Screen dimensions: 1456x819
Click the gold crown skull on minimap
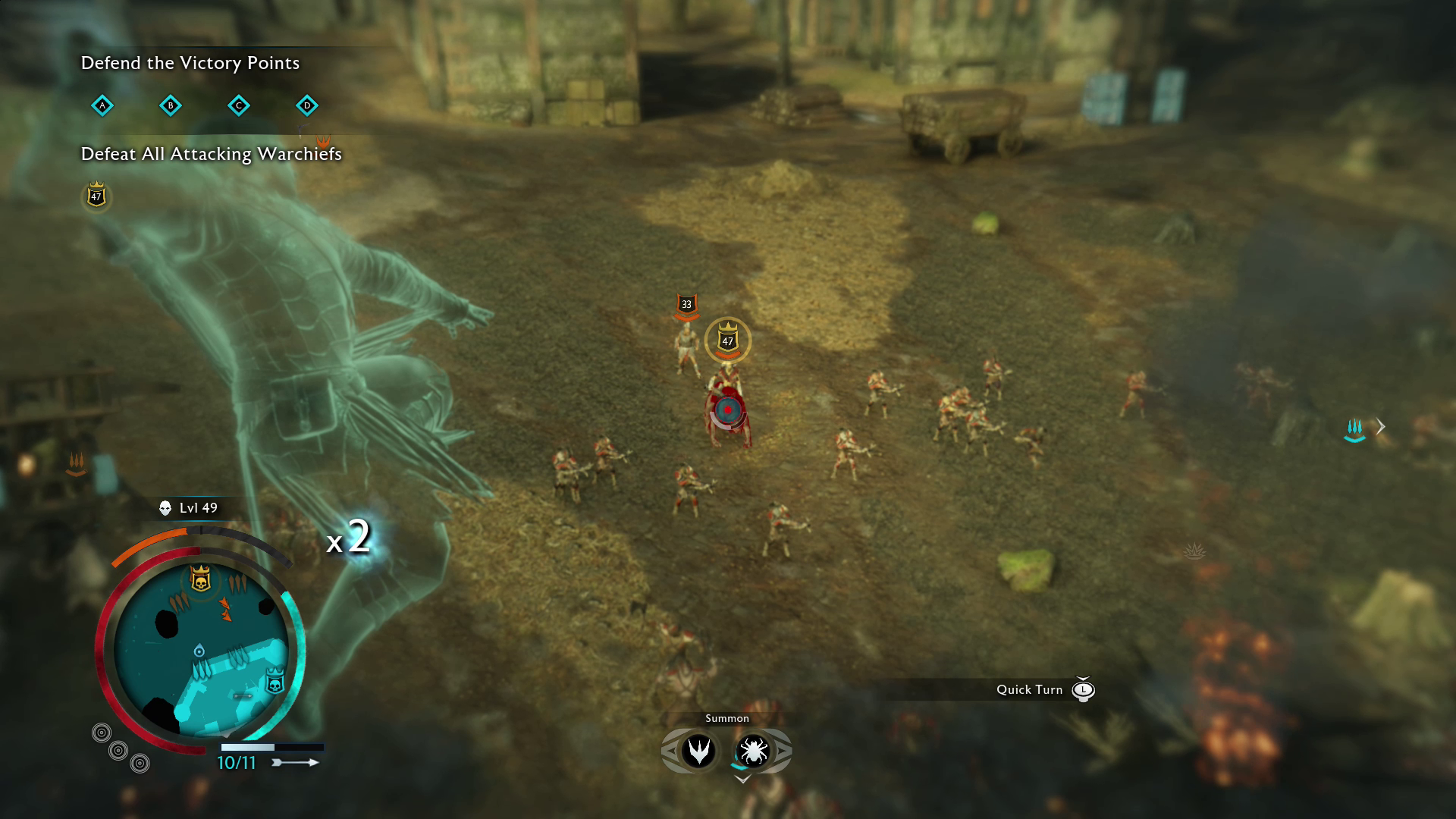click(x=200, y=579)
